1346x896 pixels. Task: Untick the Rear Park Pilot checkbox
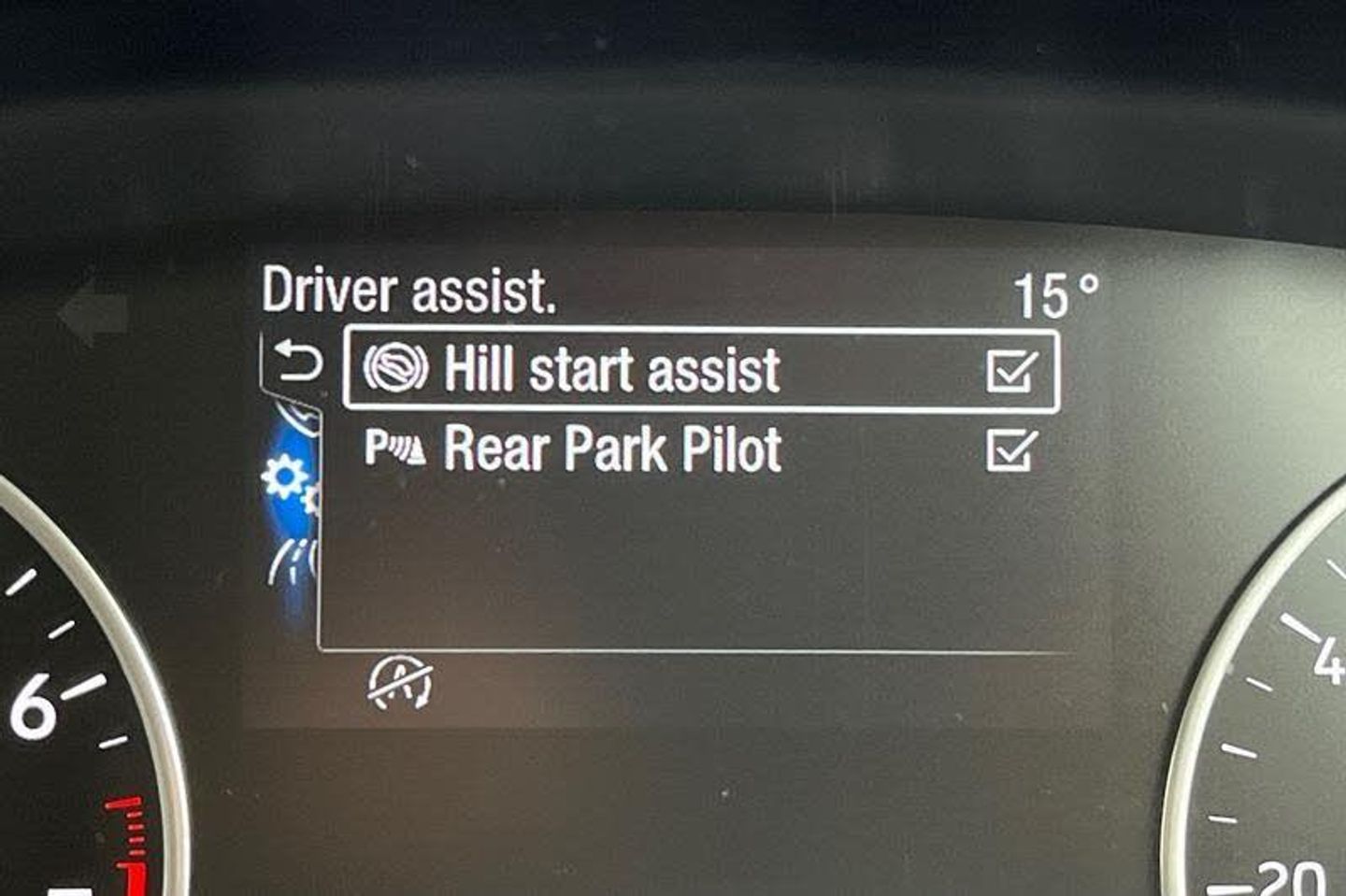pos(1011,451)
